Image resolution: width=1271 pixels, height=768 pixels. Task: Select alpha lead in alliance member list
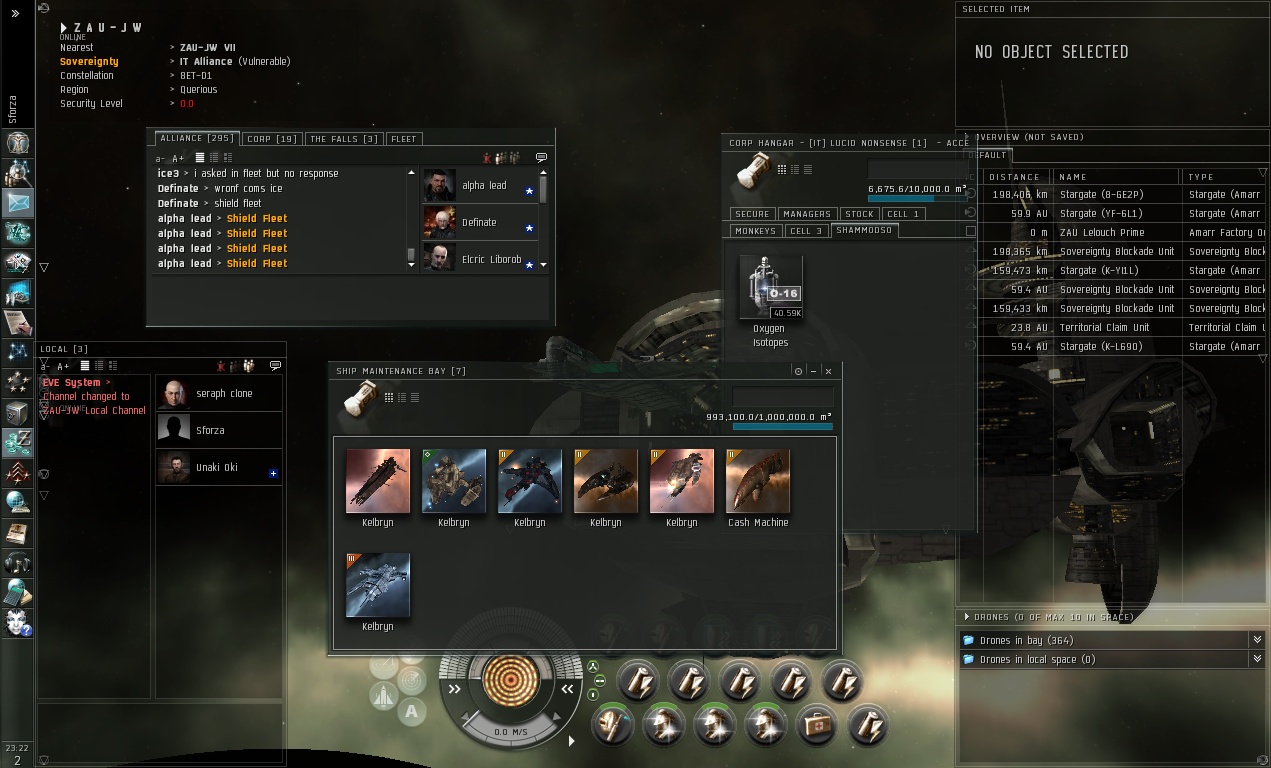(483, 186)
